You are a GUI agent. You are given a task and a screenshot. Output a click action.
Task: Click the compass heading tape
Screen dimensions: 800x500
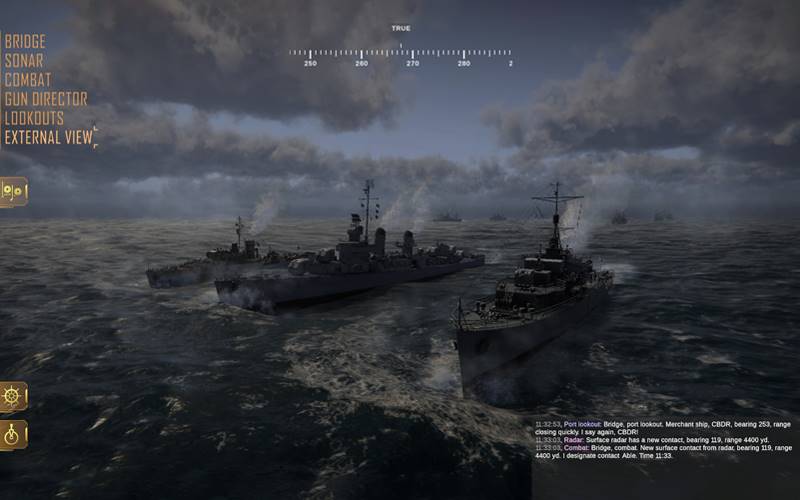click(400, 54)
